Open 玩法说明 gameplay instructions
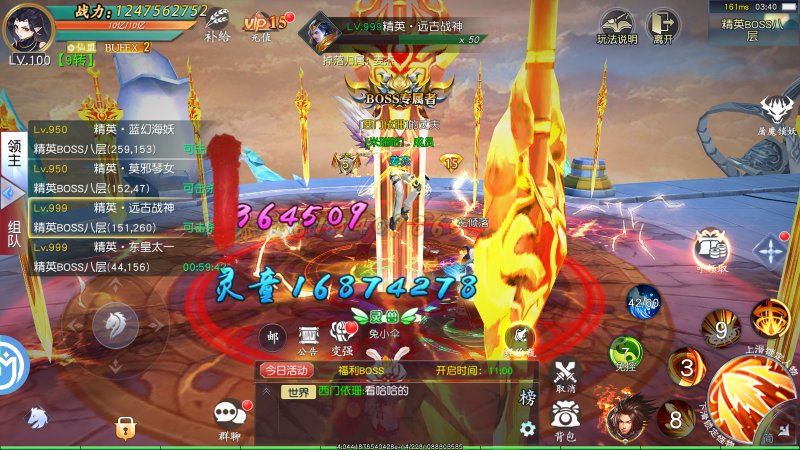Image resolution: width=800 pixels, height=450 pixels. tap(618, 26)
